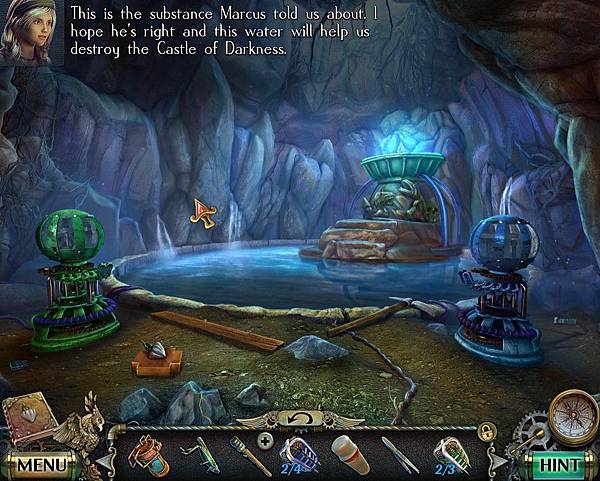Click the back arrow above inventory

pyautogui.click(x=301, y=418)
